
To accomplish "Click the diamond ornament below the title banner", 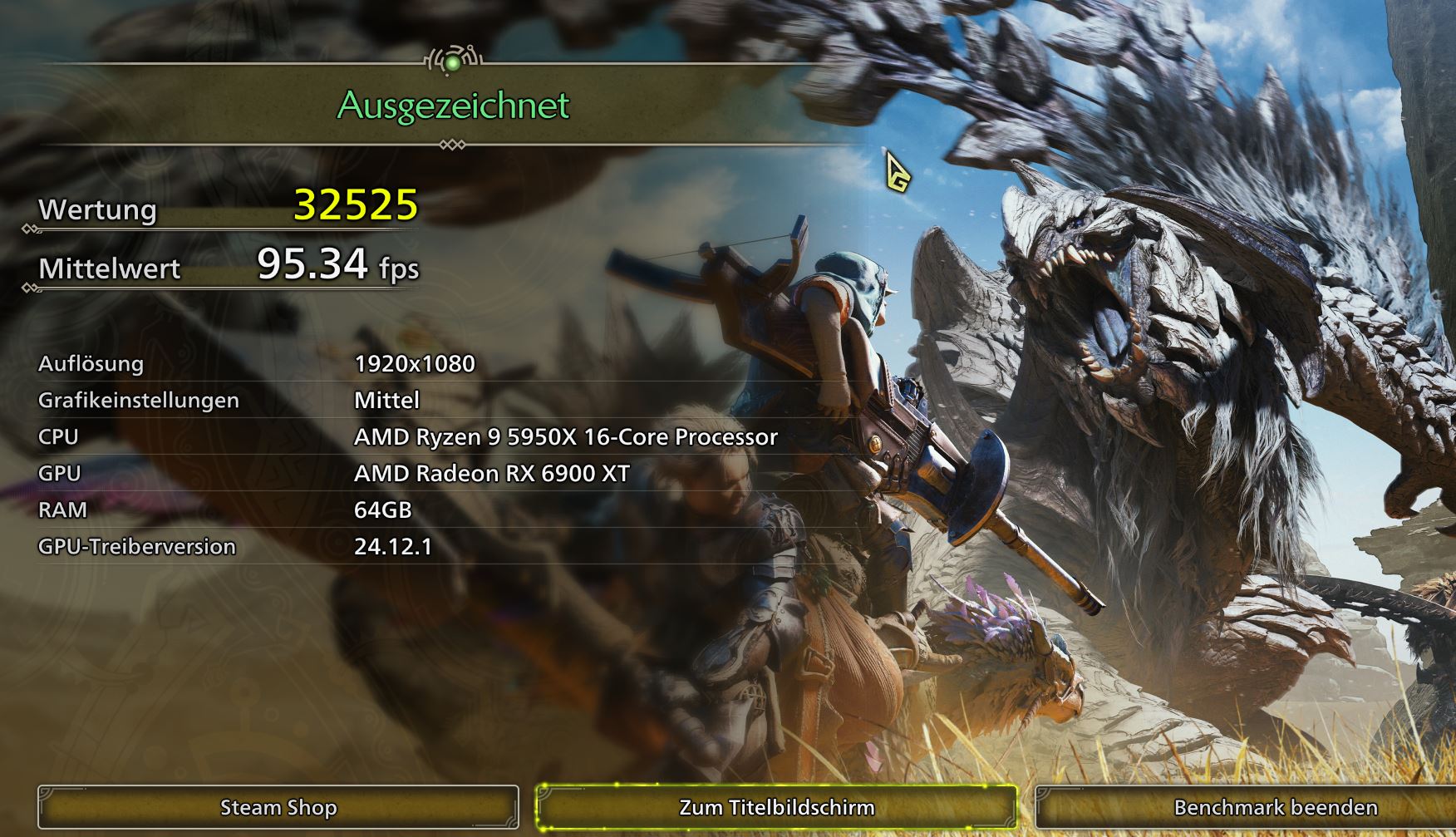I will click(453, 143).
